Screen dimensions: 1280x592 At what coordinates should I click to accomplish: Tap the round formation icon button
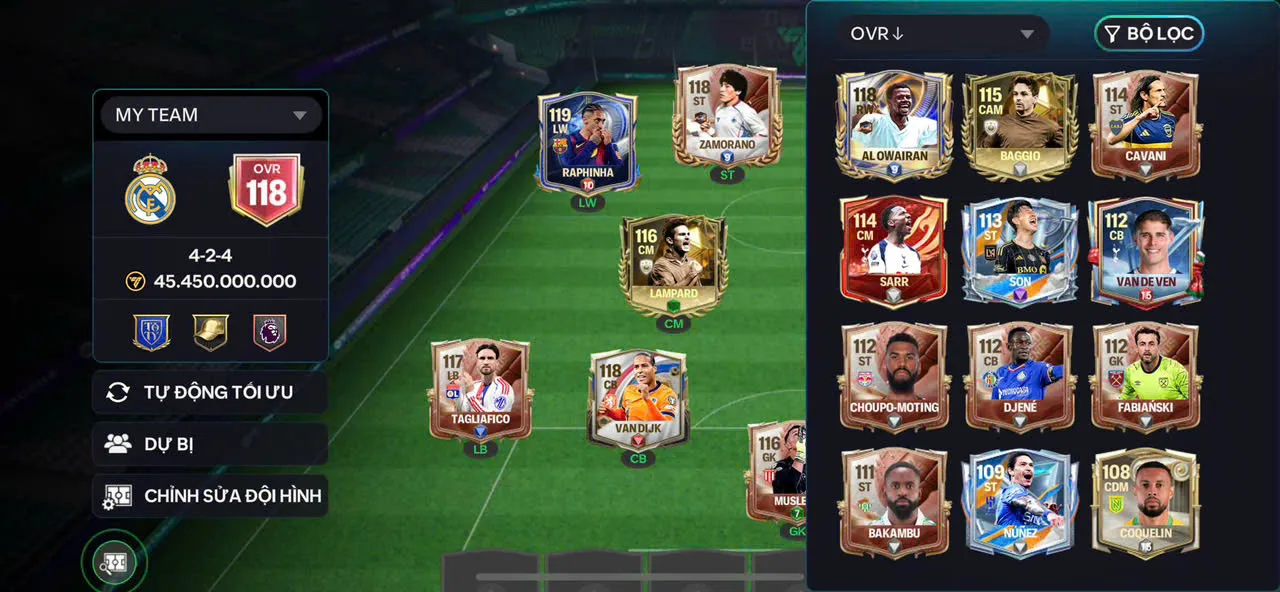click(114, 563)
